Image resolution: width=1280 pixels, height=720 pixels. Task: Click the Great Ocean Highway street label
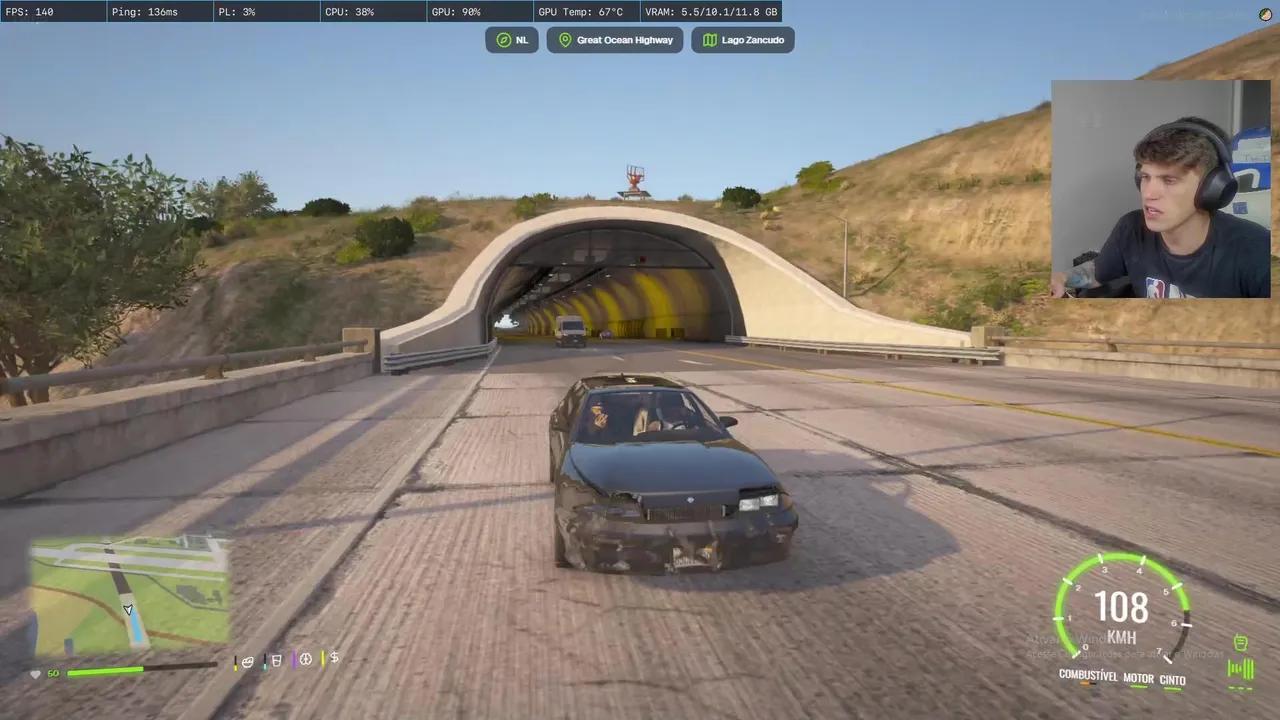click(615, 40)
